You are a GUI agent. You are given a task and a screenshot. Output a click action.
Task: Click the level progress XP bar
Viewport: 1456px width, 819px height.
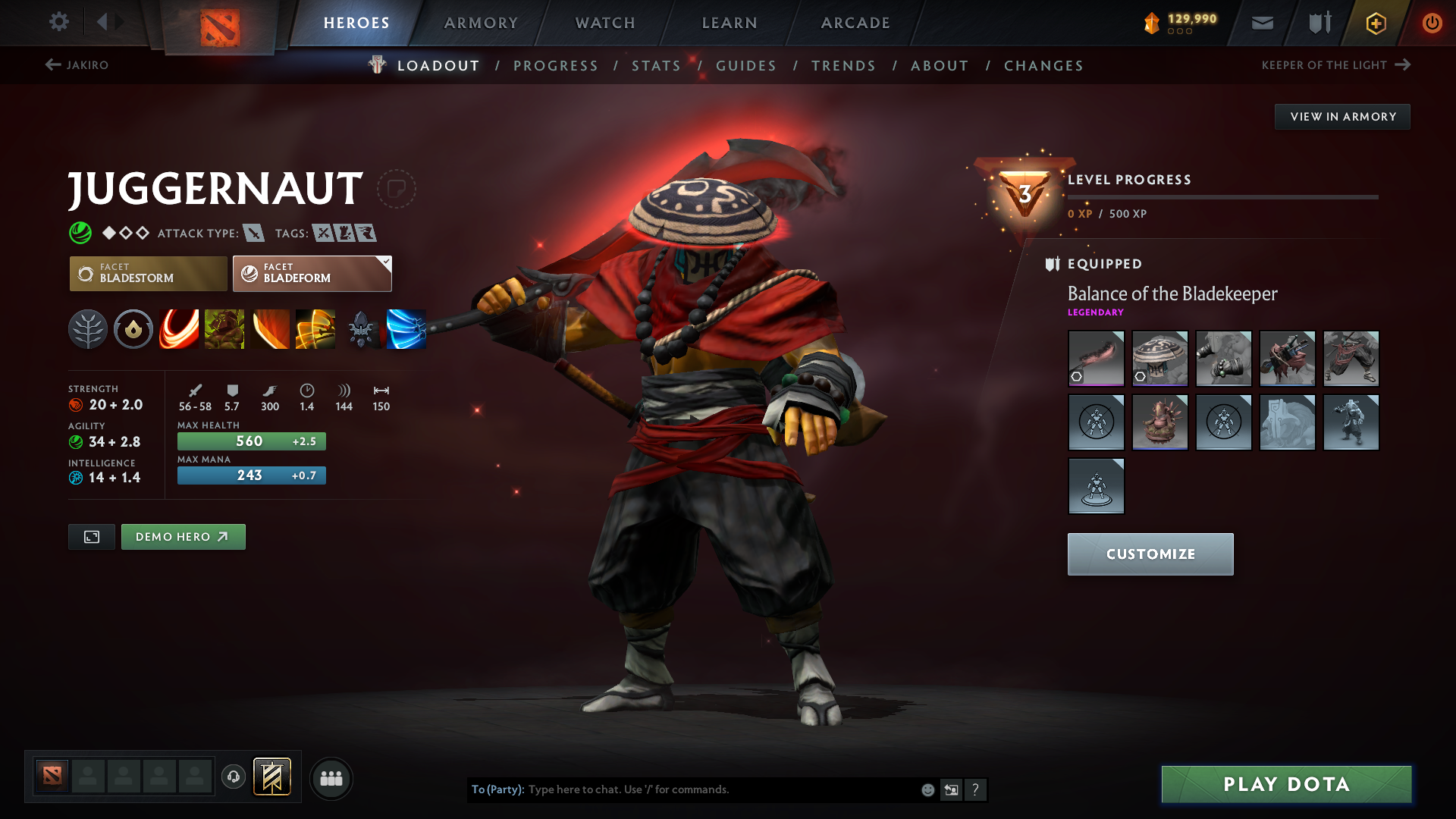click(x=1221, y=196)
